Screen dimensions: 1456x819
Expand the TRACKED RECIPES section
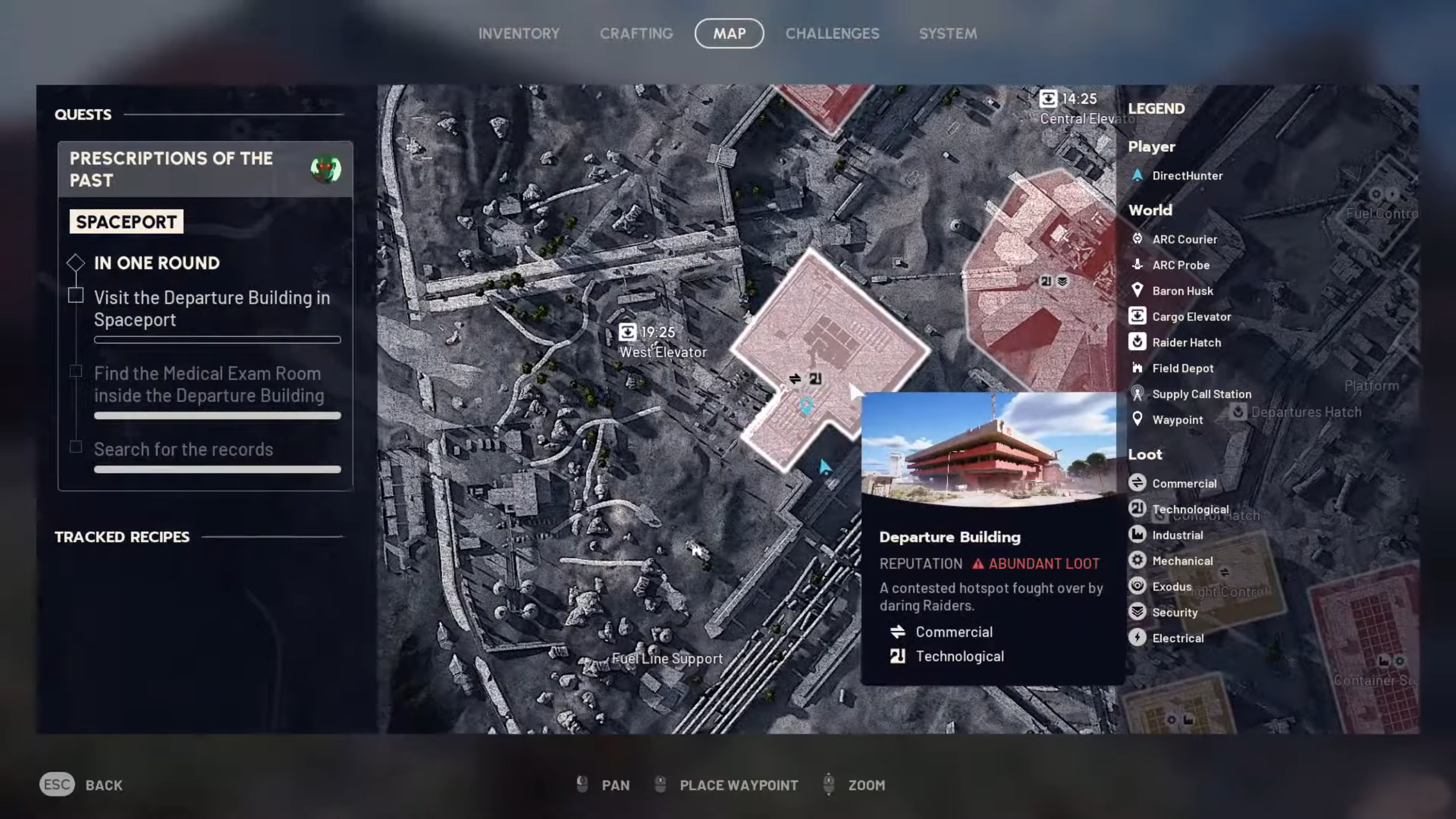coord(122,536)
